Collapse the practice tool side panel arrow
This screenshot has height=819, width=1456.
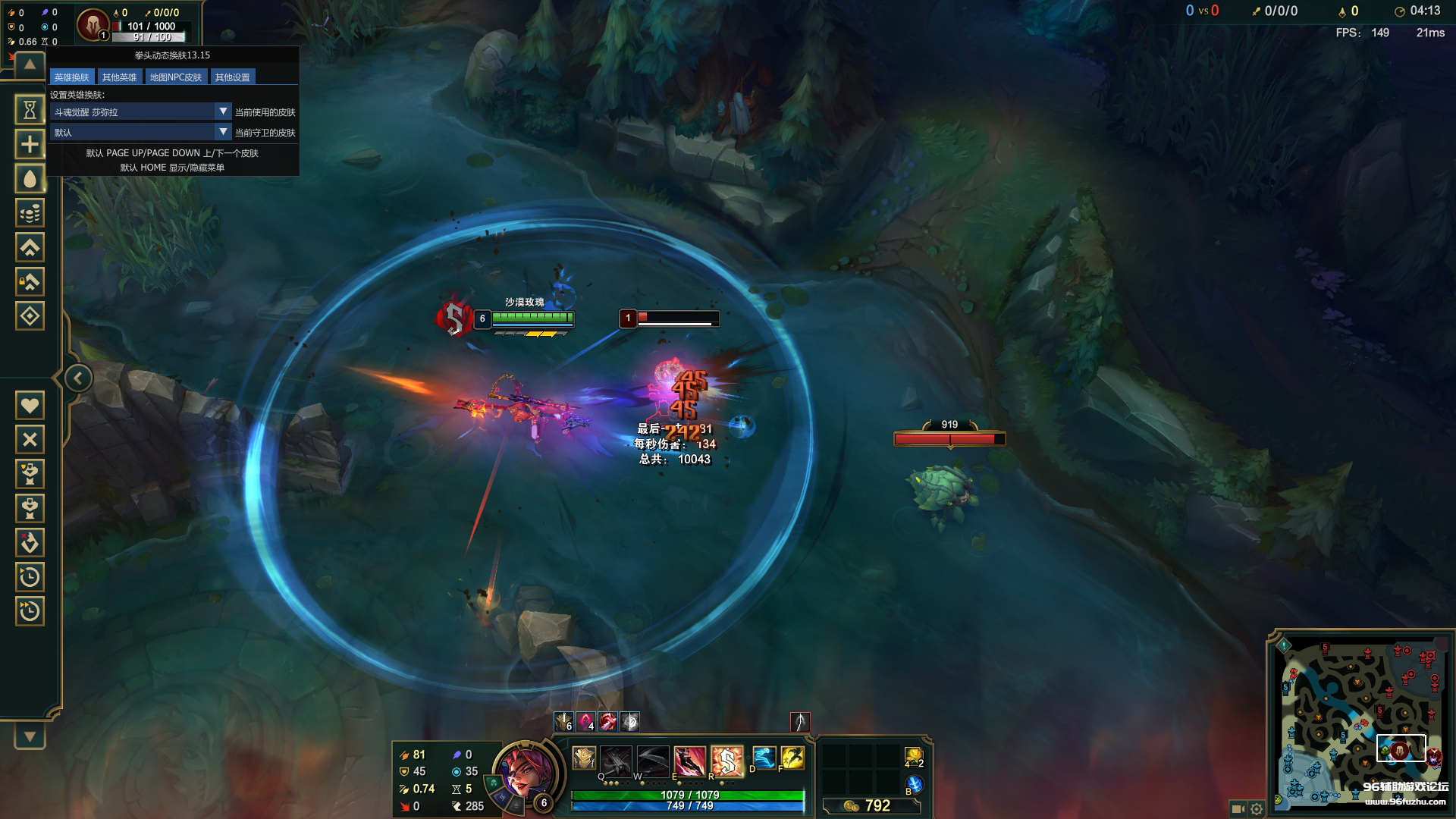[x=77, y=378]
